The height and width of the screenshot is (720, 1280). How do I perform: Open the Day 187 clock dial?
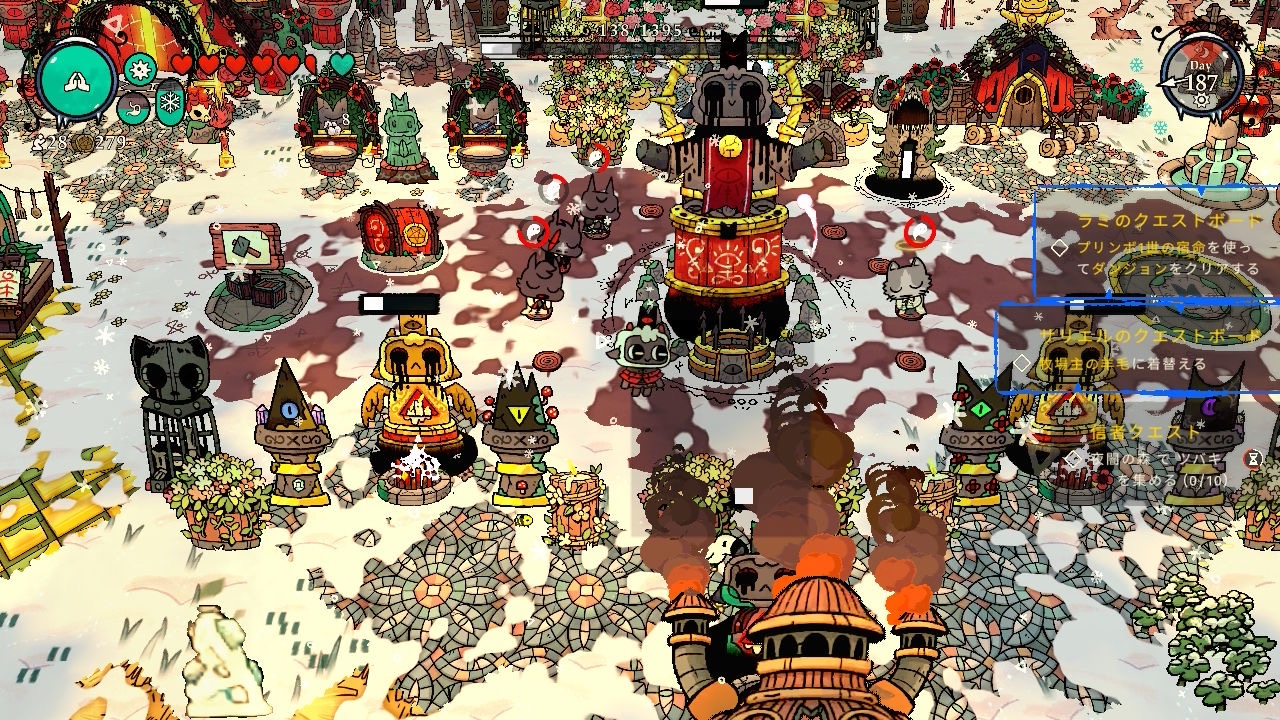pos(1201,79)
